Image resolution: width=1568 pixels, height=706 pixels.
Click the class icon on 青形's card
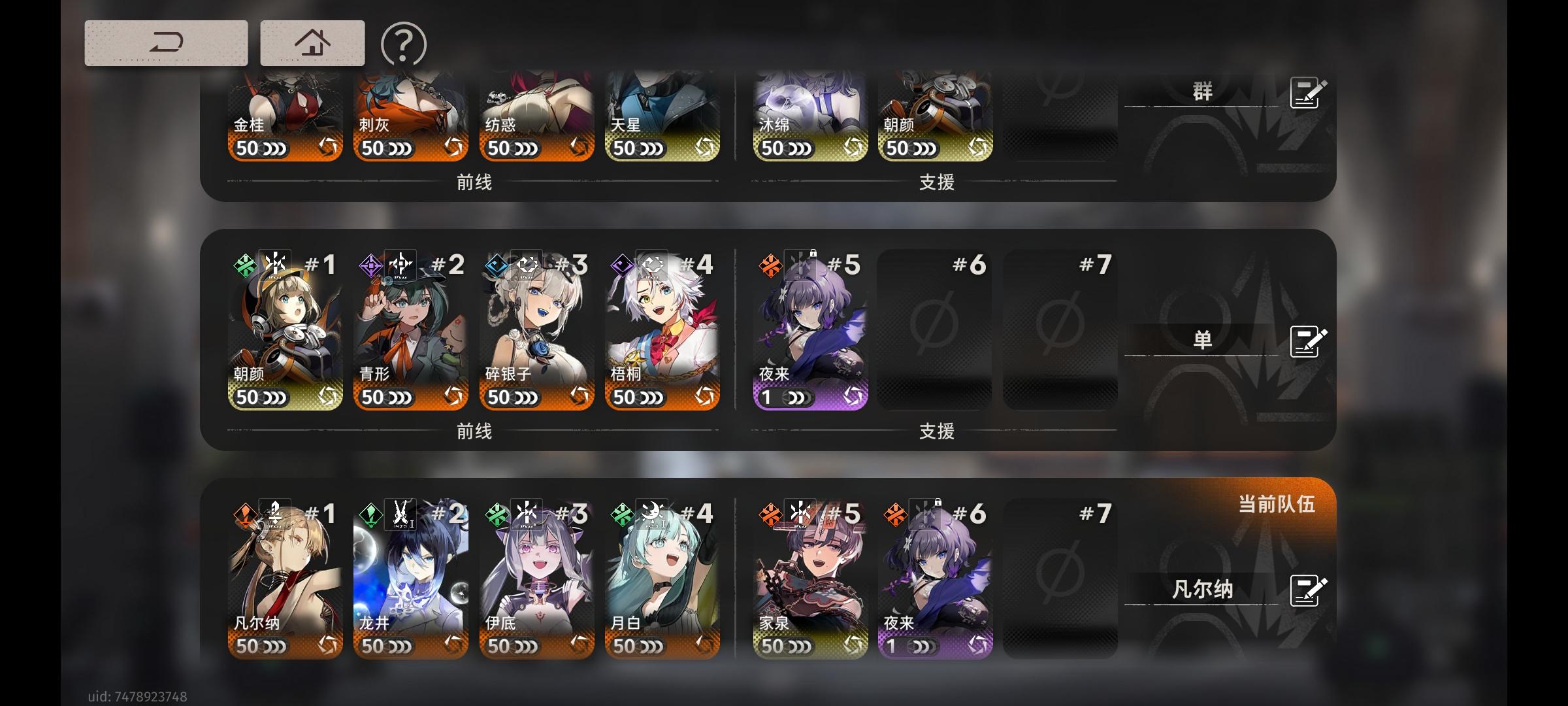coord(402,265)
